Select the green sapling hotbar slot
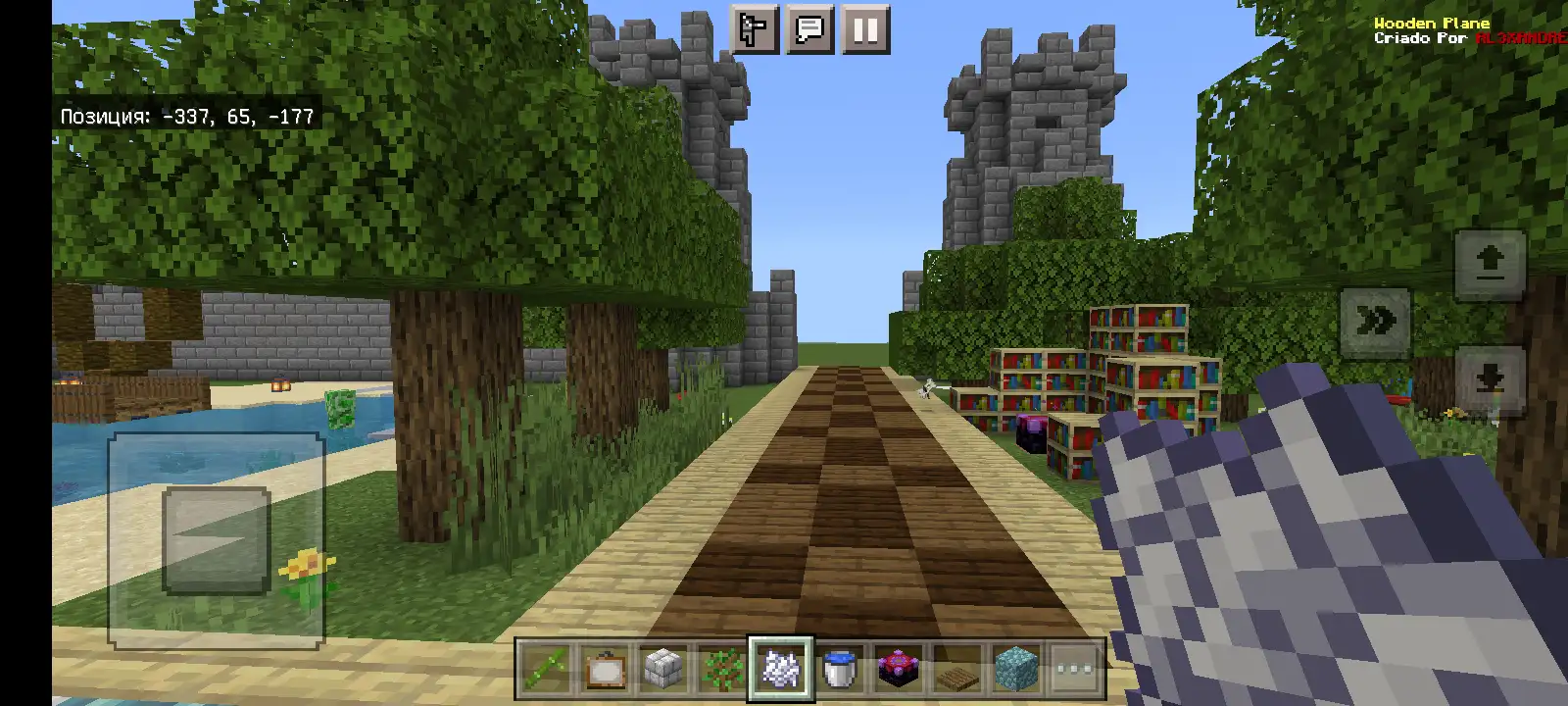 click(722, 670)
